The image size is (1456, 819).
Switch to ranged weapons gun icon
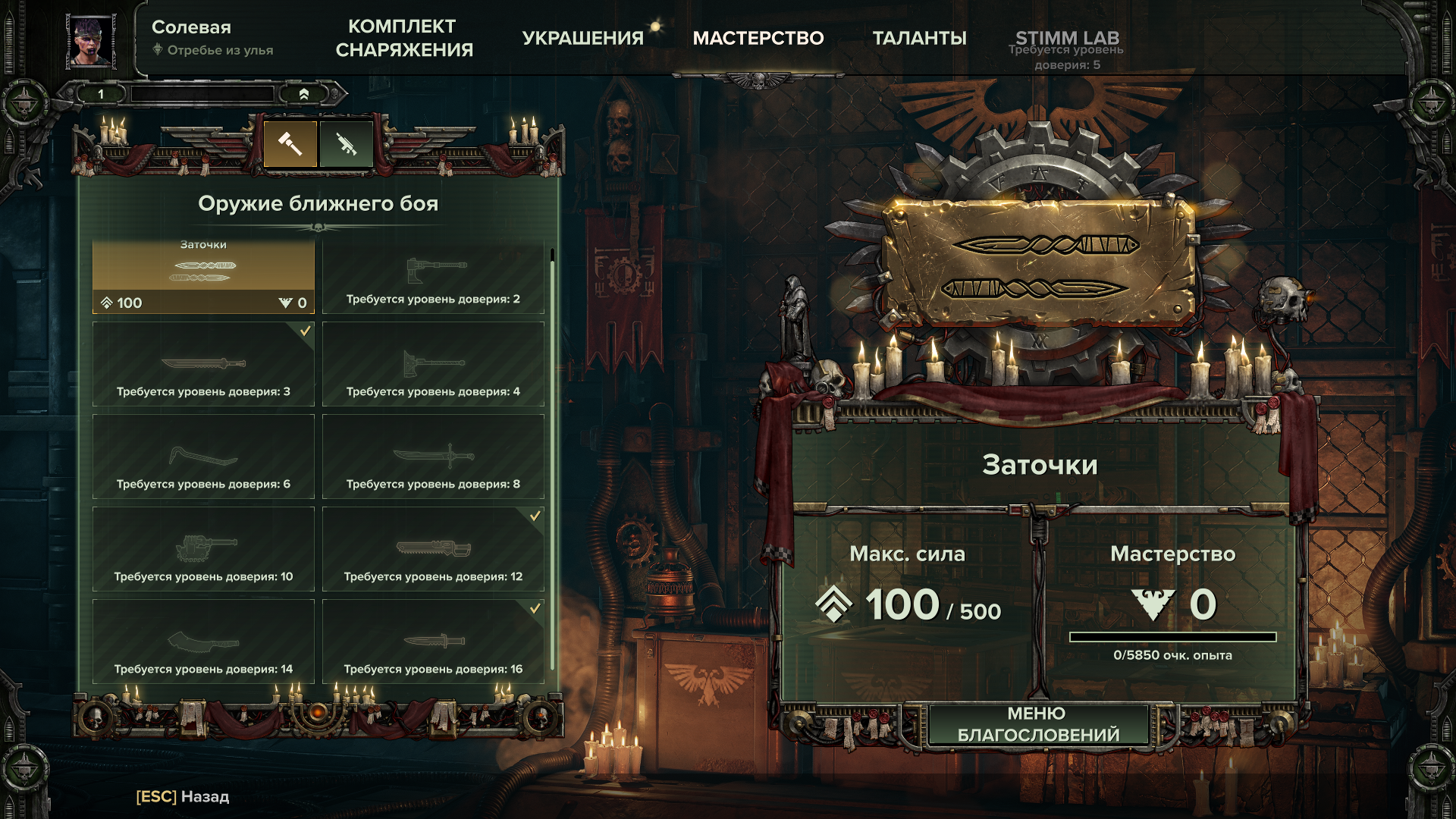[x=347, y=143]
